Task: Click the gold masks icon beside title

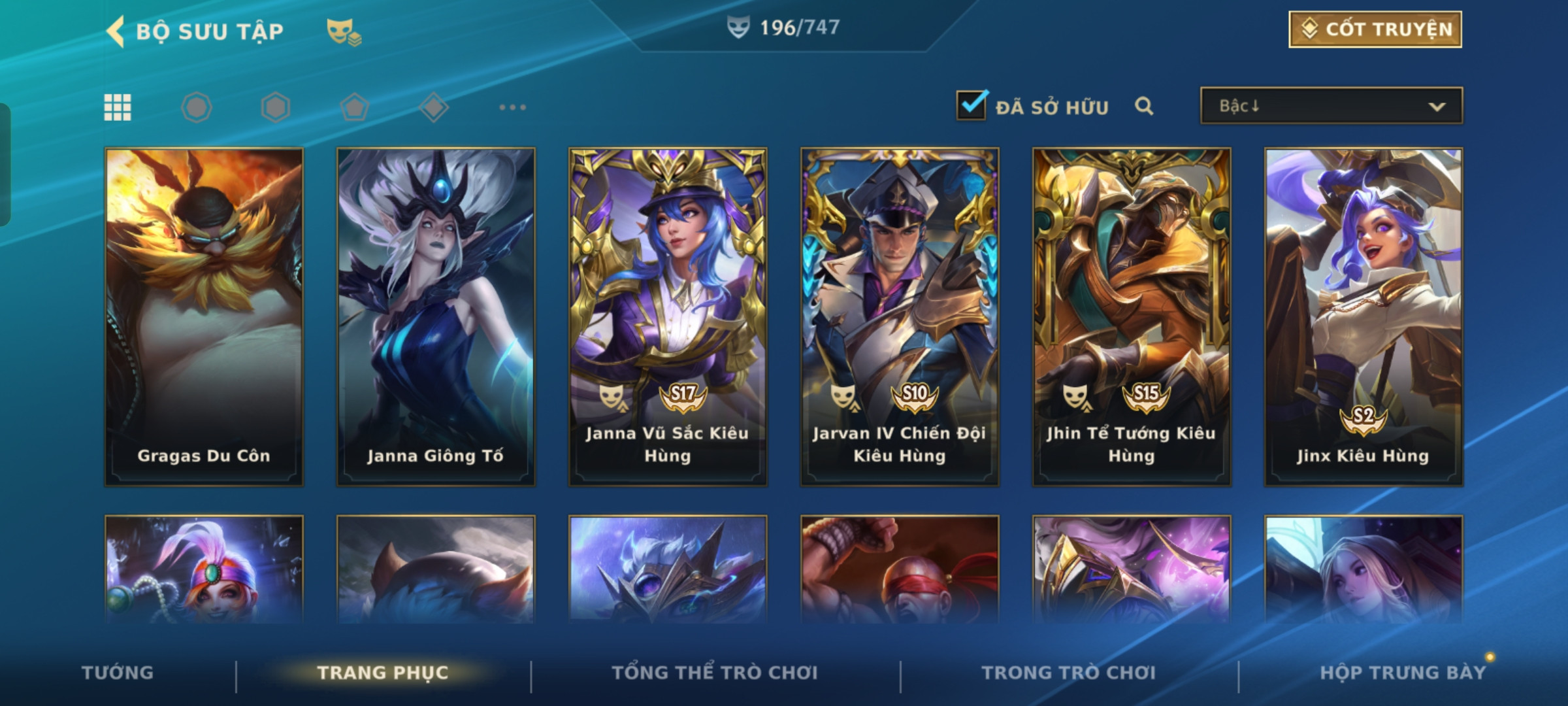Action: pyautogui.click(x=344, y=31)
